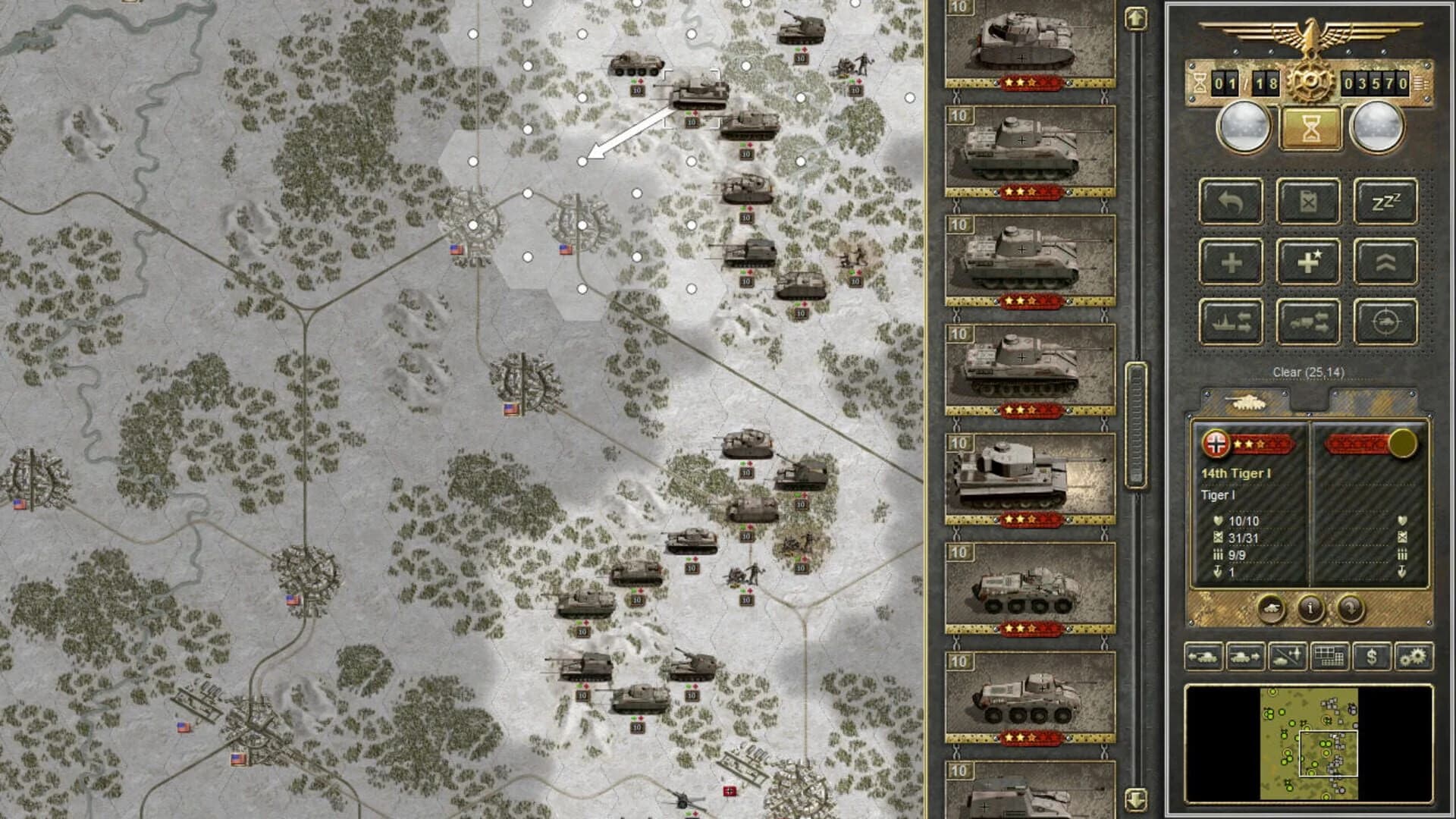Toggle between ground and air unit display
The height and width of the screenshot is (819, 1456).
[x=1286, y=658]
